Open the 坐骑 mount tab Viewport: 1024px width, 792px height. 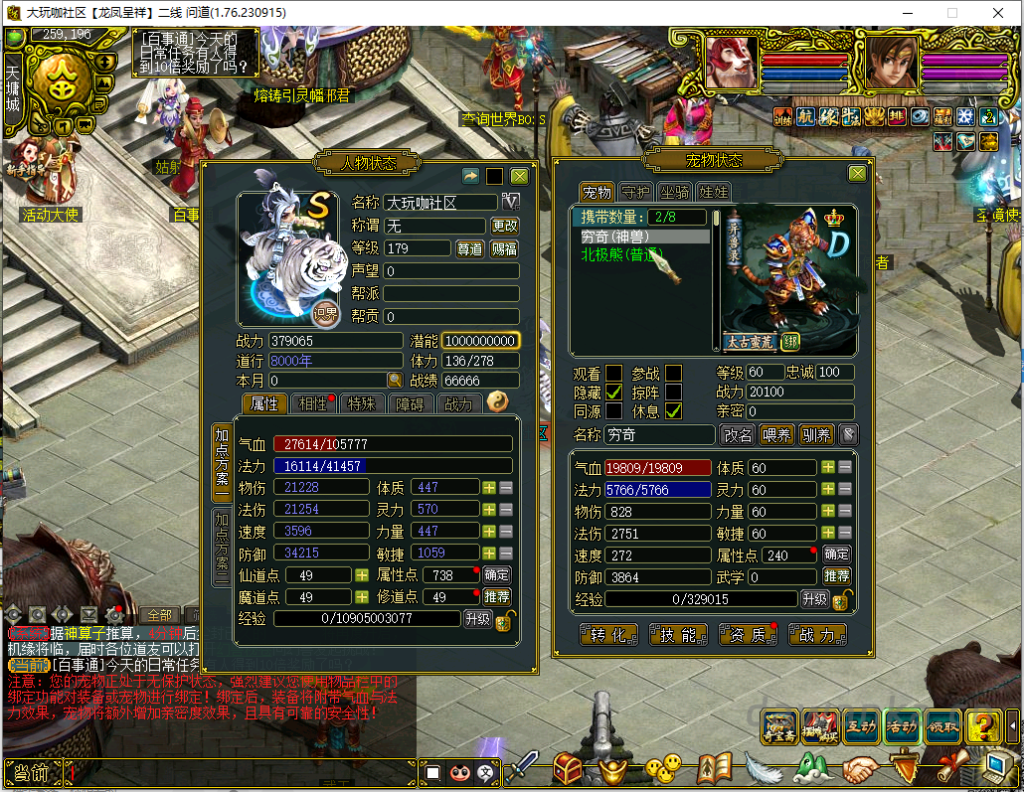tap(674, 192)
